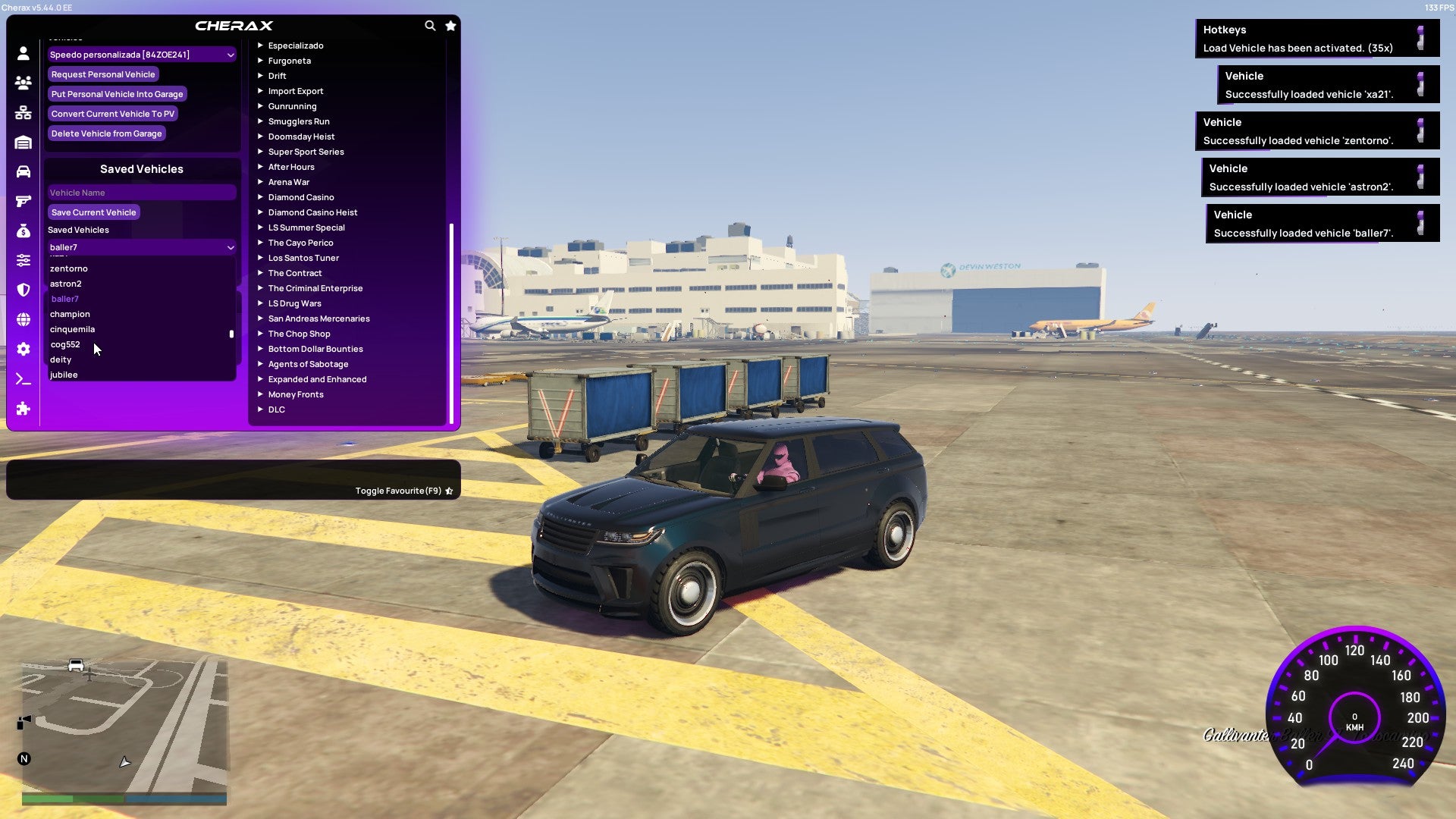Open the search in Cherax header
The width and height of the screenshot is (1456, 819).
click(430, 25)
